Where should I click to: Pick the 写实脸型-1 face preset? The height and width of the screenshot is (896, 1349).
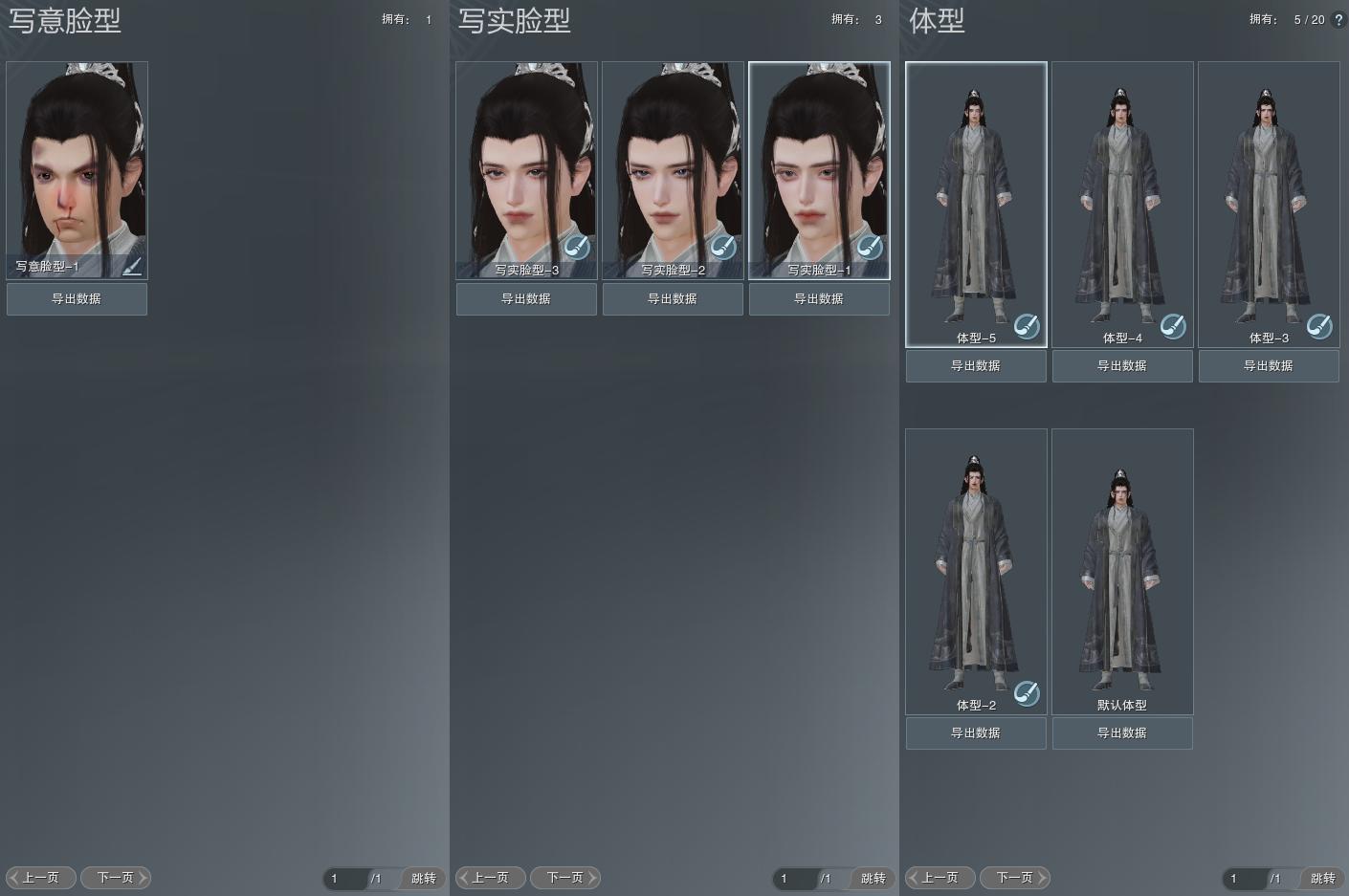(x=819, y=163)
